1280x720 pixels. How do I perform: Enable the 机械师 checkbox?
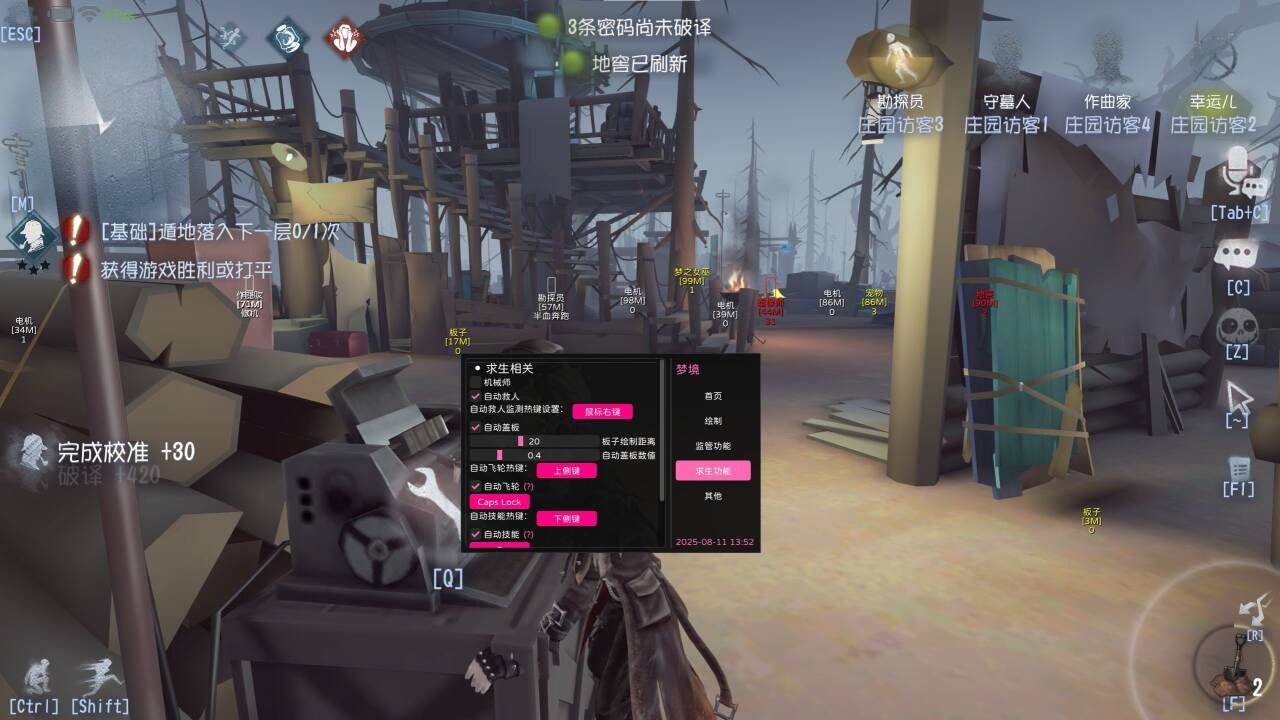(x=474, y=380)
